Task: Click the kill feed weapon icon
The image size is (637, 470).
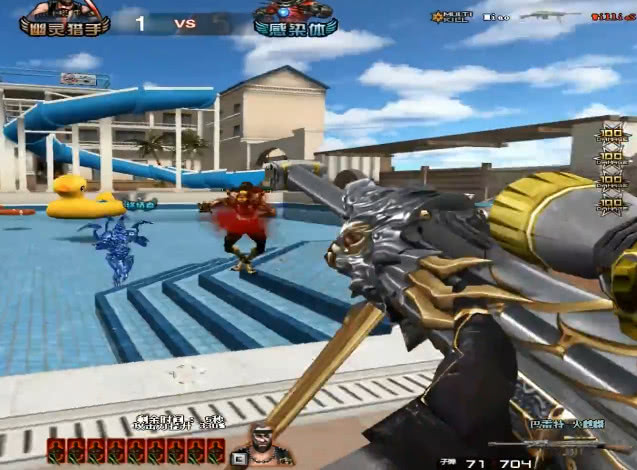Action: [550, 16]
